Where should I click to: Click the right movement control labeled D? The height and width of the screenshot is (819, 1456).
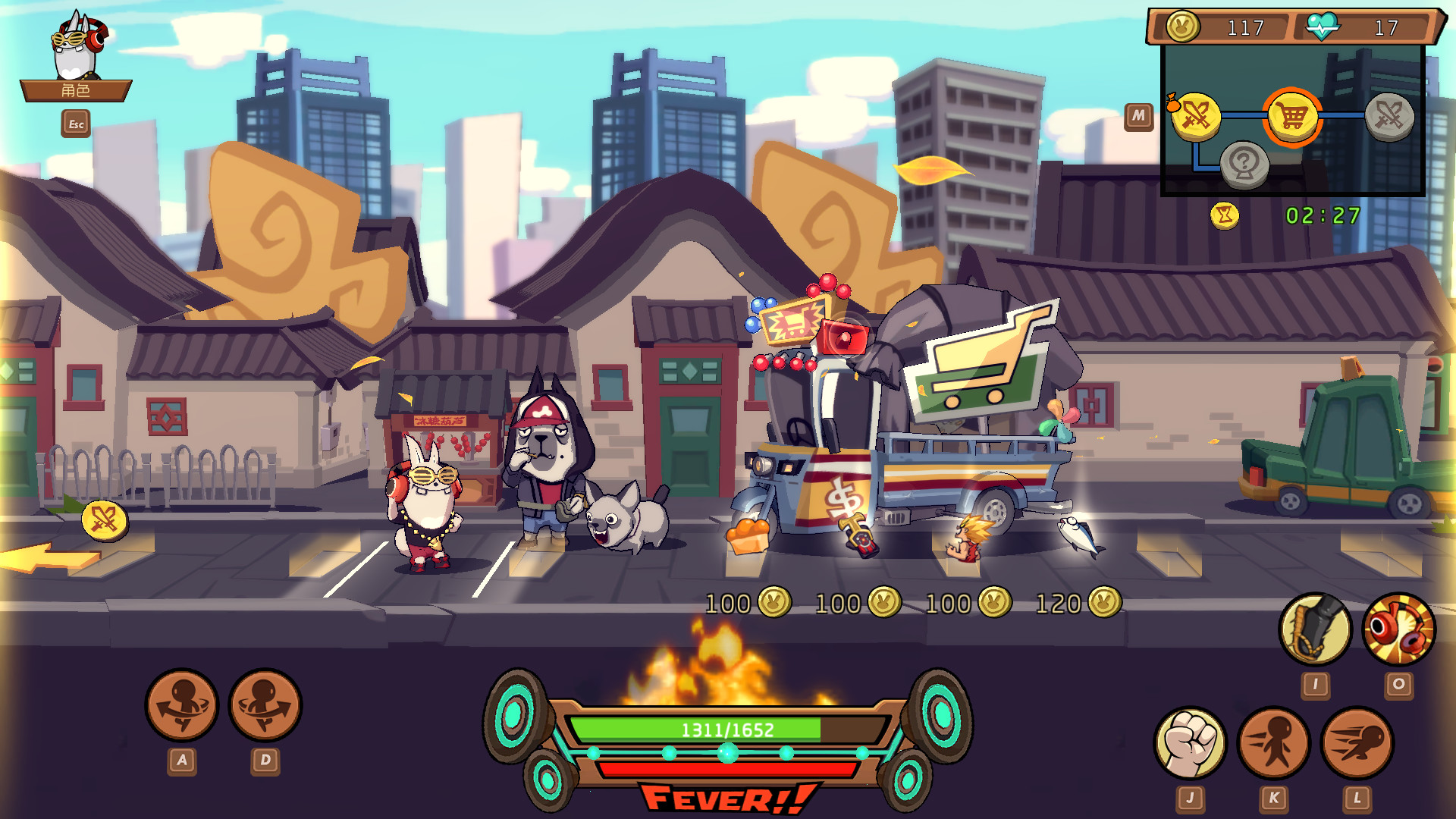tap(267, 705)
